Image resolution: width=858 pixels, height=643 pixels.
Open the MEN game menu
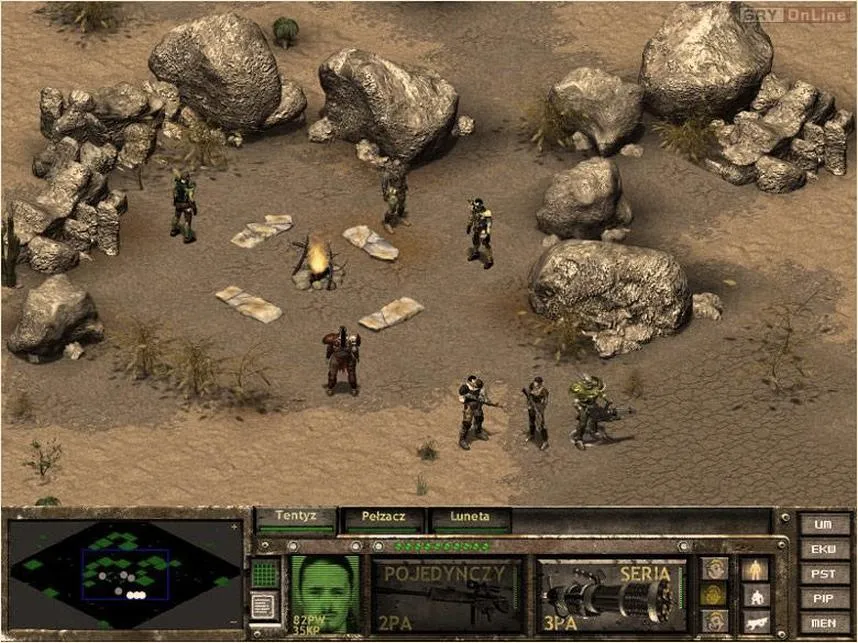824,622
